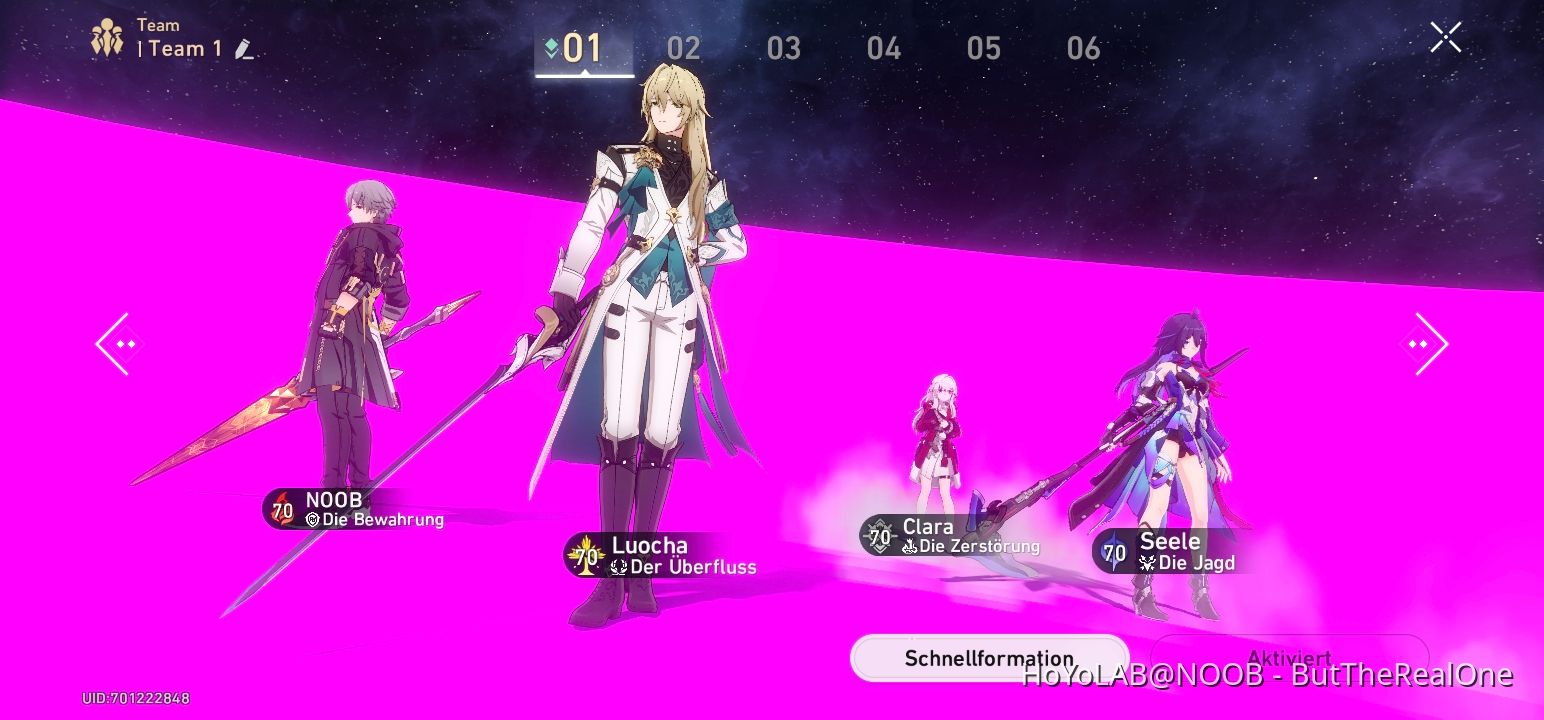Switch to team slot 02
1544x720 pixels.
click(684, 48)
